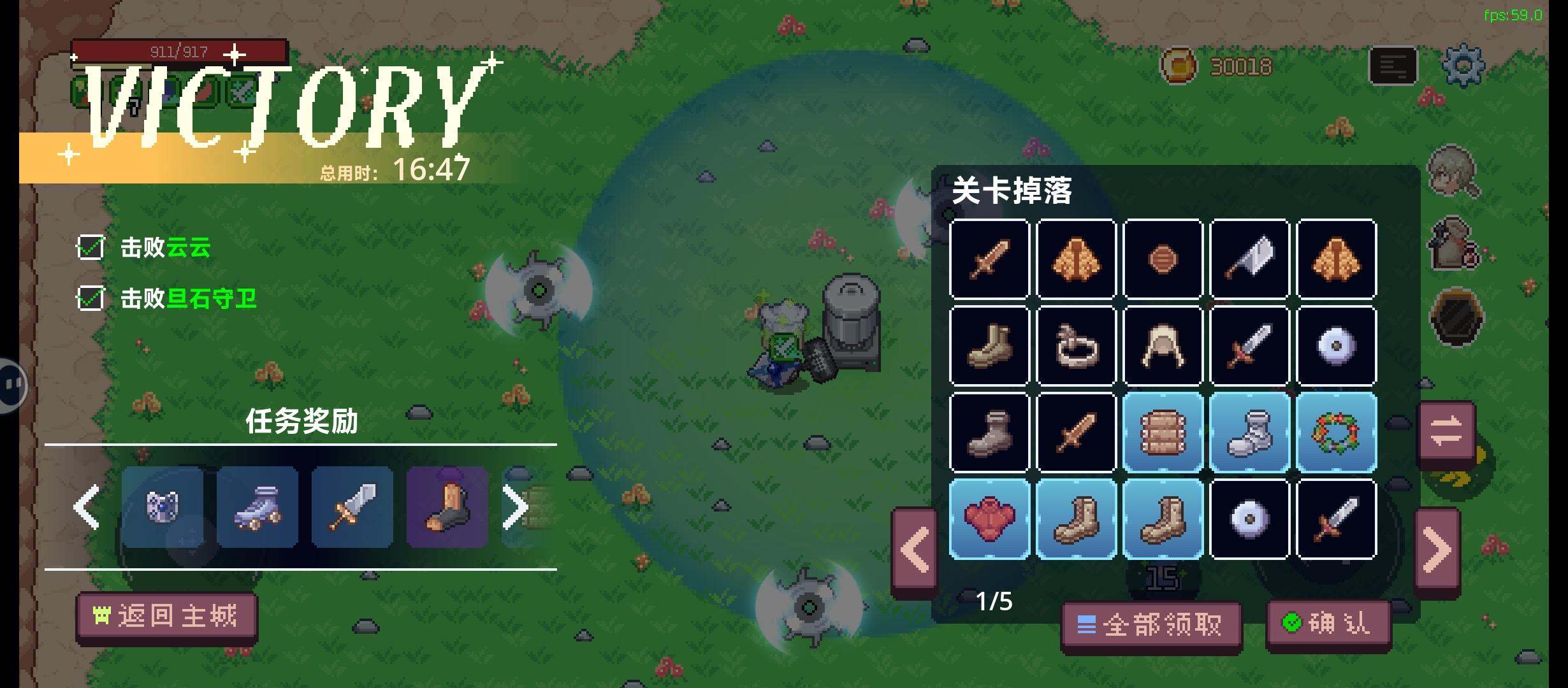Go back a loot page with left arrow

pyautogui.click(x=915, y=547)
